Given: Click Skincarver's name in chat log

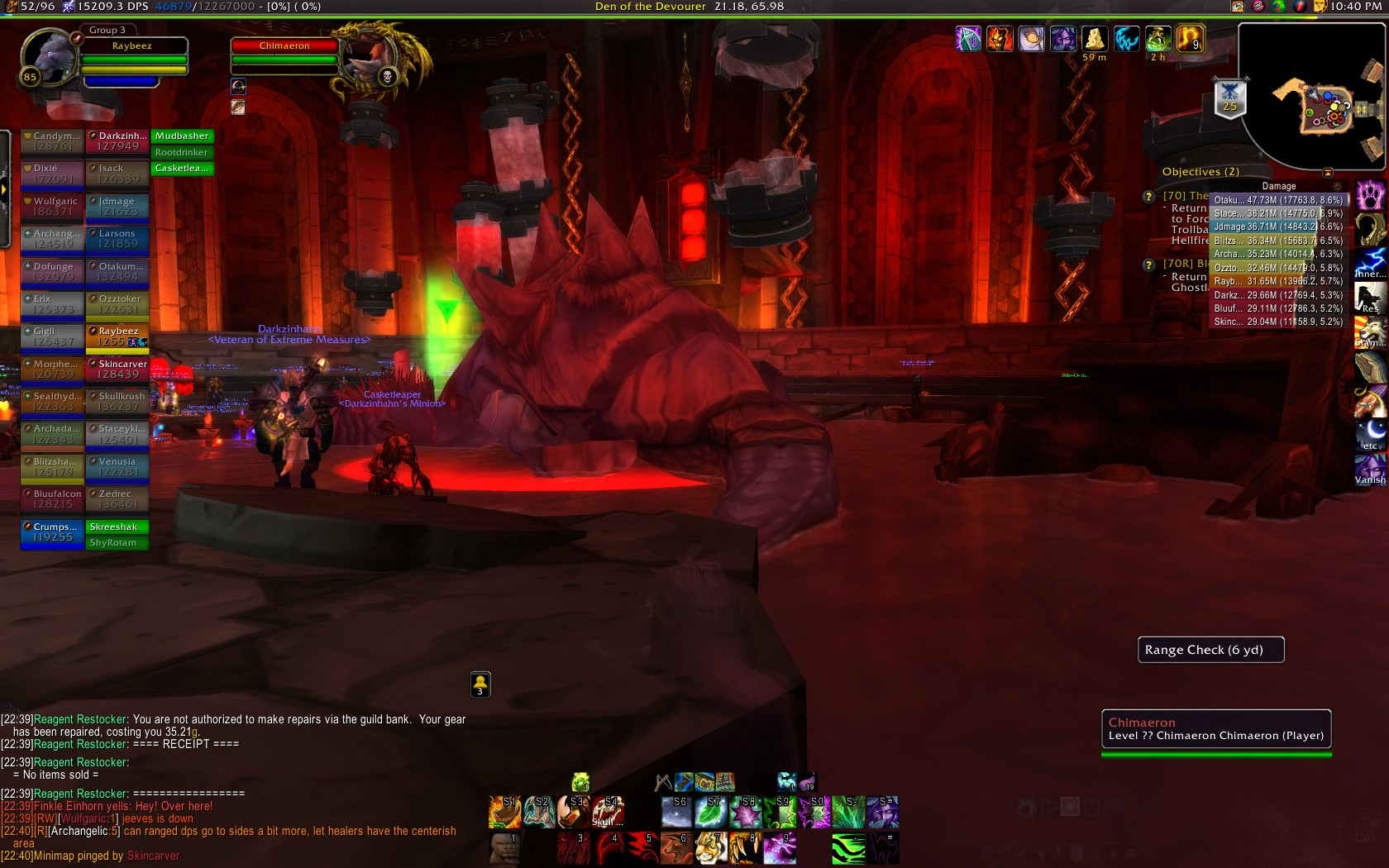Looking at the screenshot, I should point(153,856).
